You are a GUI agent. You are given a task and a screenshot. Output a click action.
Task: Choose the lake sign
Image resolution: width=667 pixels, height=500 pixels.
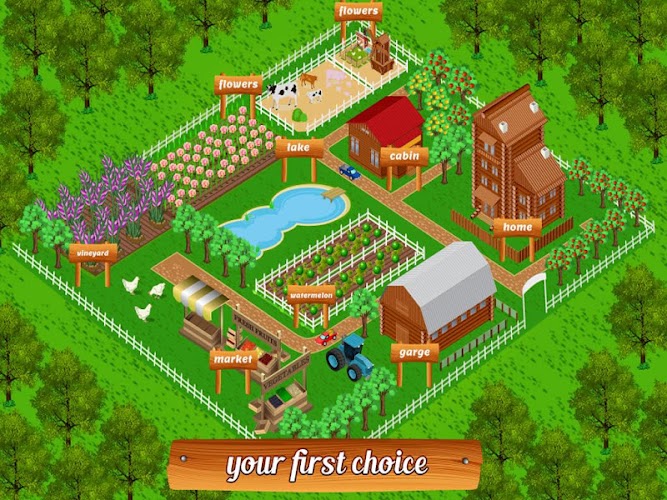[300, 148]
